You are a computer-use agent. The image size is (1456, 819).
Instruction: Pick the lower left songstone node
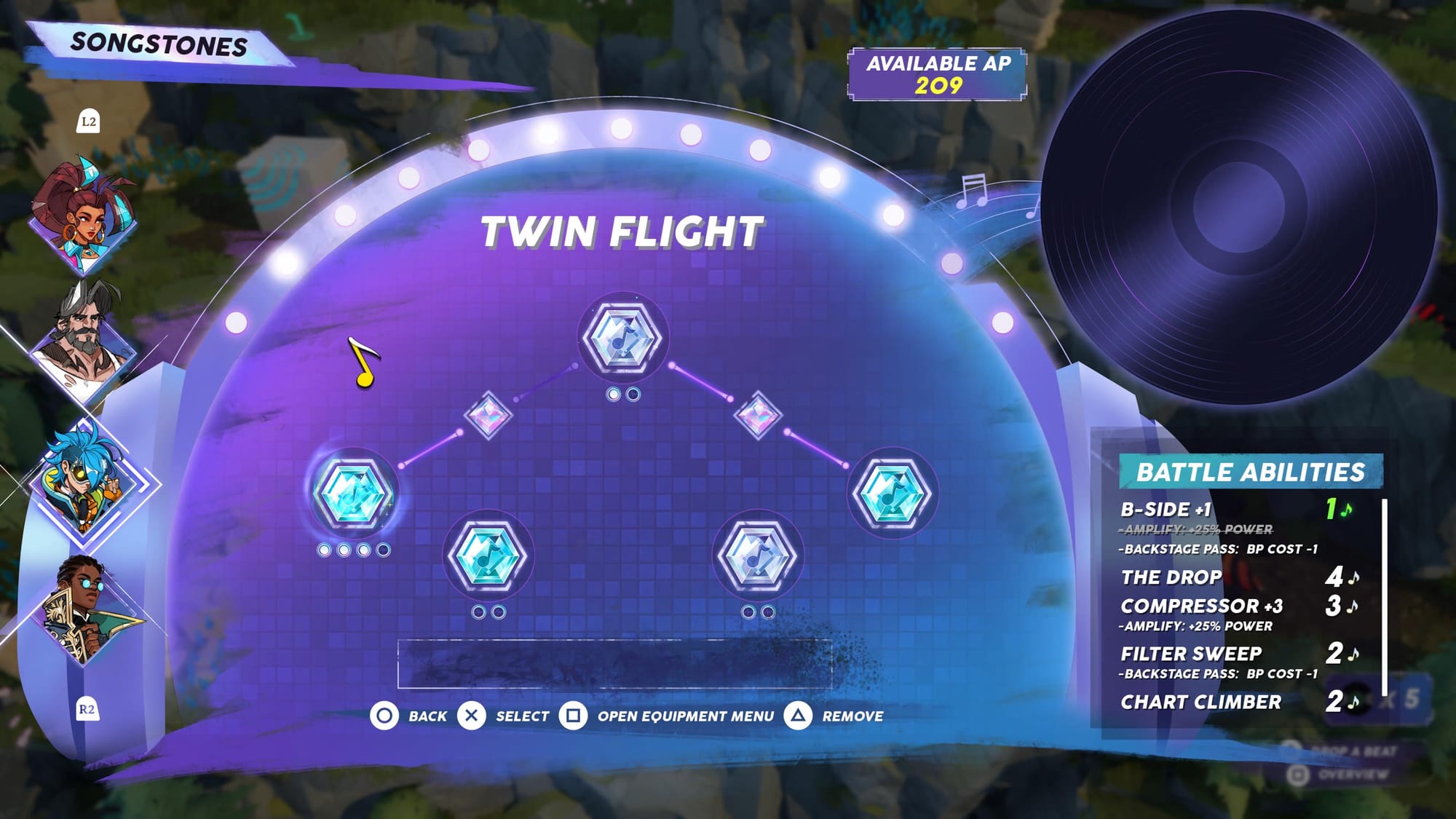click(488, 555)
